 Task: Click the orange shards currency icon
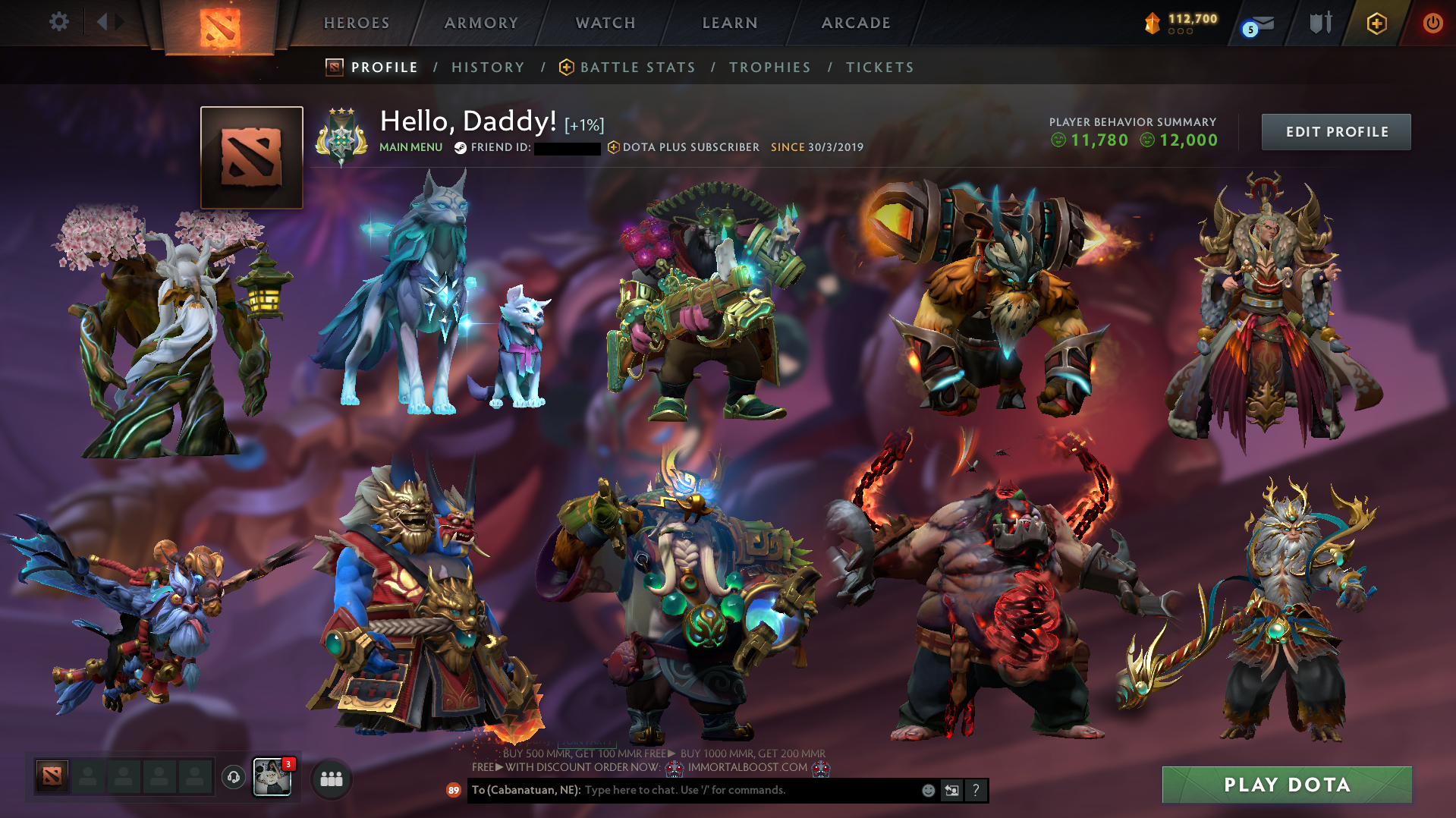click(x=1153, y=24)
